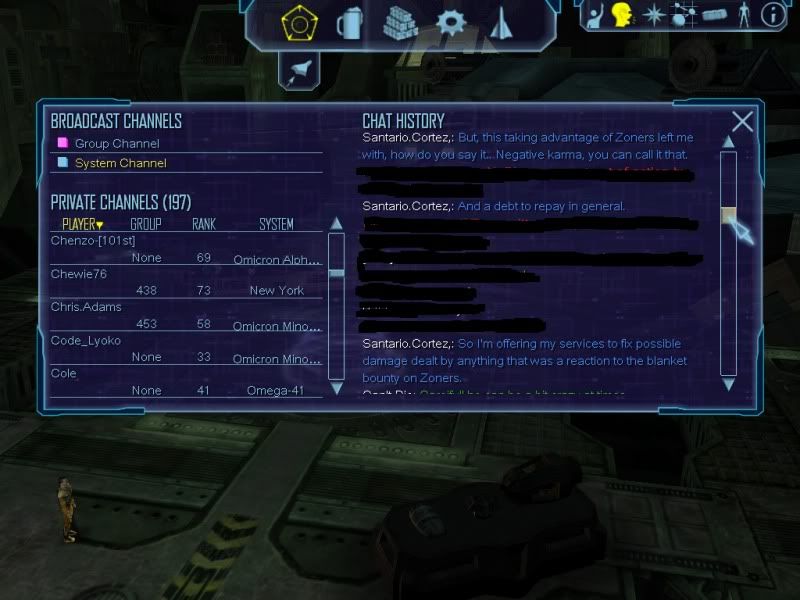Visit the commodity trader crates icon
Image resolution: width=800 pixels, height=600 pixels.
[402, 21]
